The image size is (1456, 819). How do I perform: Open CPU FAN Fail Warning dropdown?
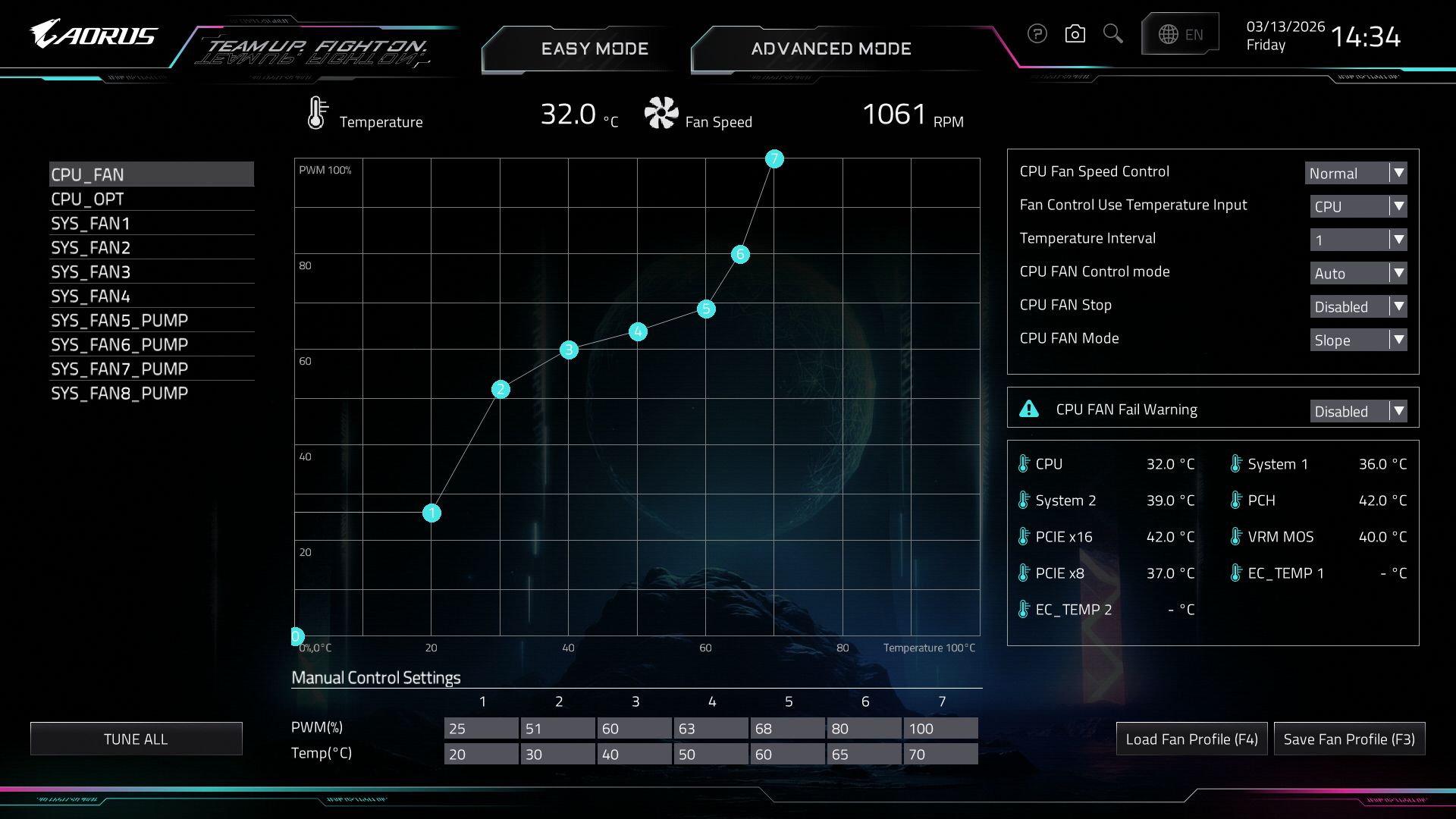click(1358, 411)
